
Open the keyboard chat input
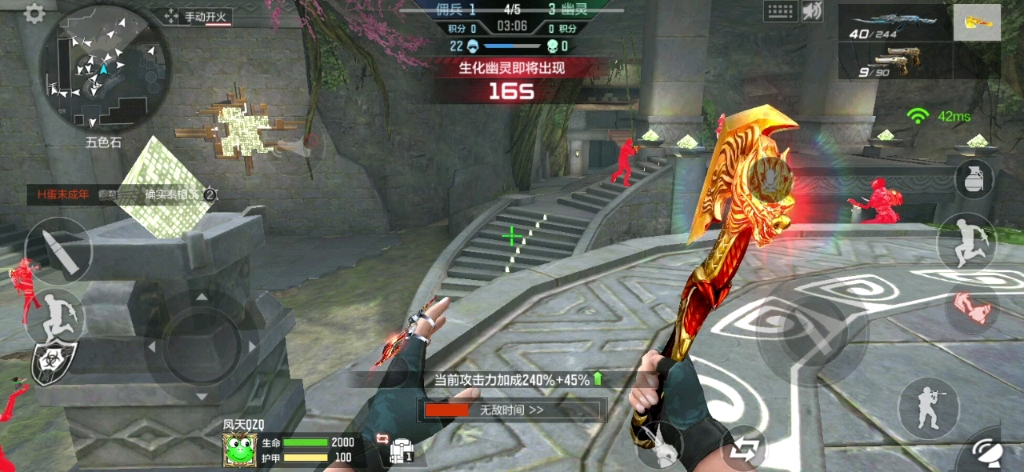[x=779, y=12]
